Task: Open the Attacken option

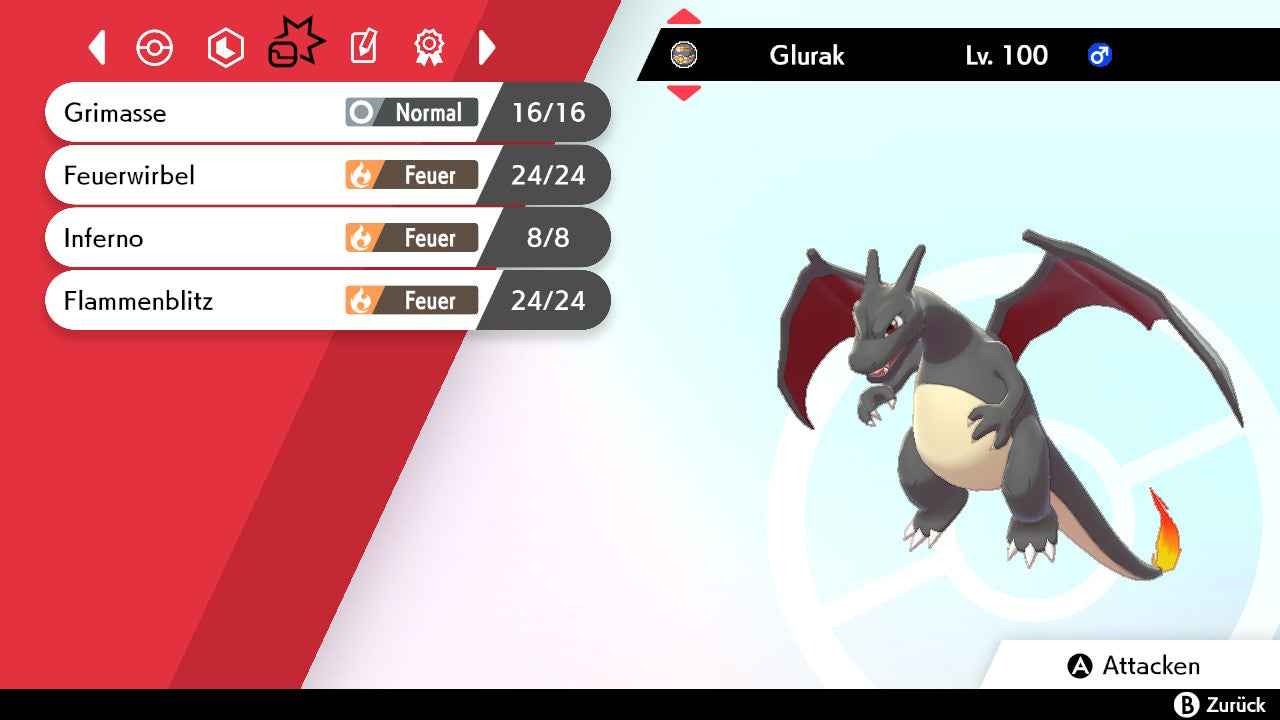Action: coord(1134,666)
